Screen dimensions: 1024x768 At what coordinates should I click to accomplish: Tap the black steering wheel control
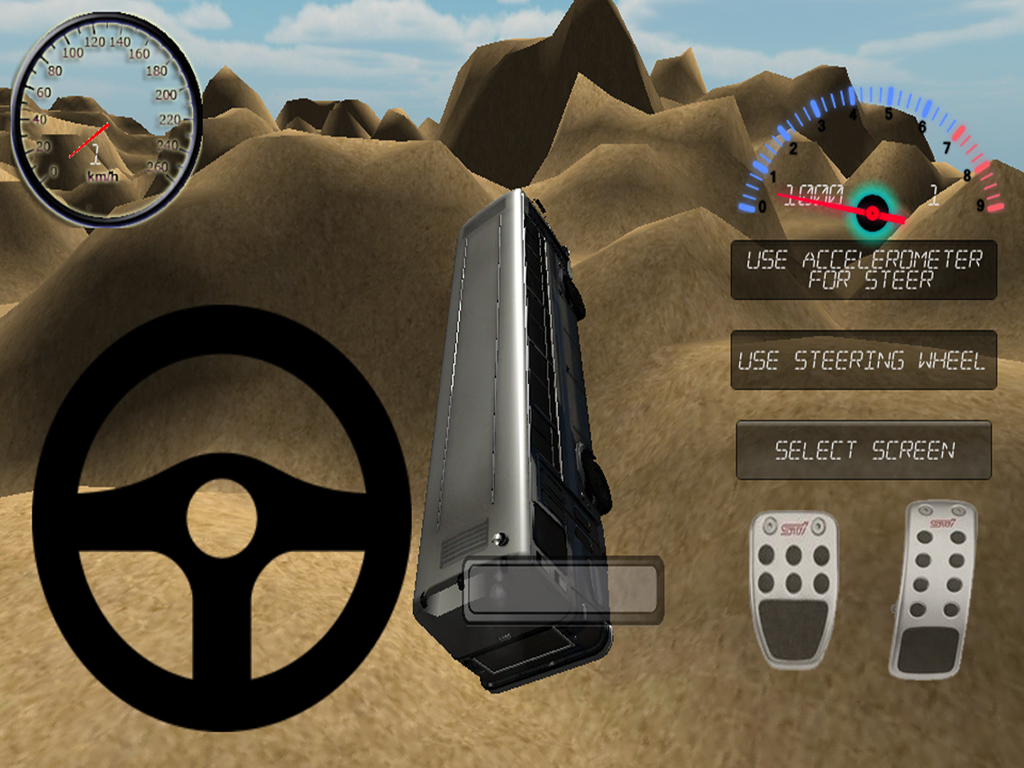click(222, 518)
